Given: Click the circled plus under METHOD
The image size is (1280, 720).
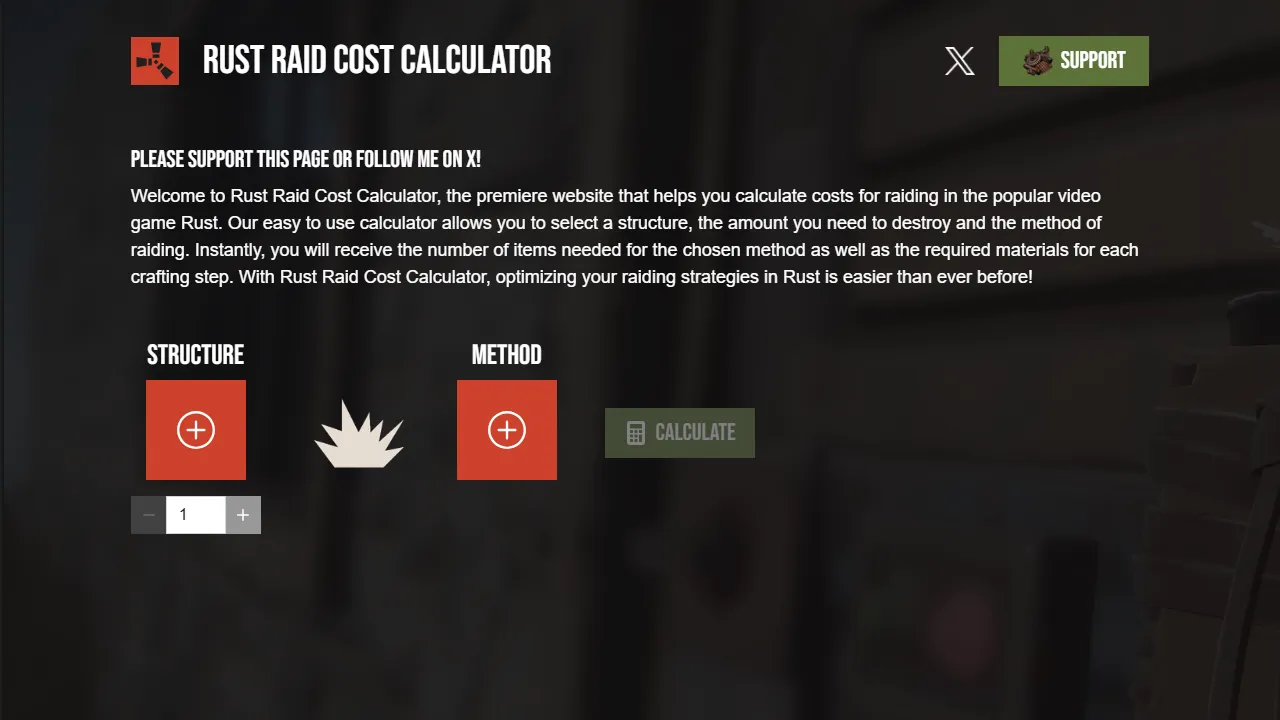Looking at the screenshot, I should point(506,430).
